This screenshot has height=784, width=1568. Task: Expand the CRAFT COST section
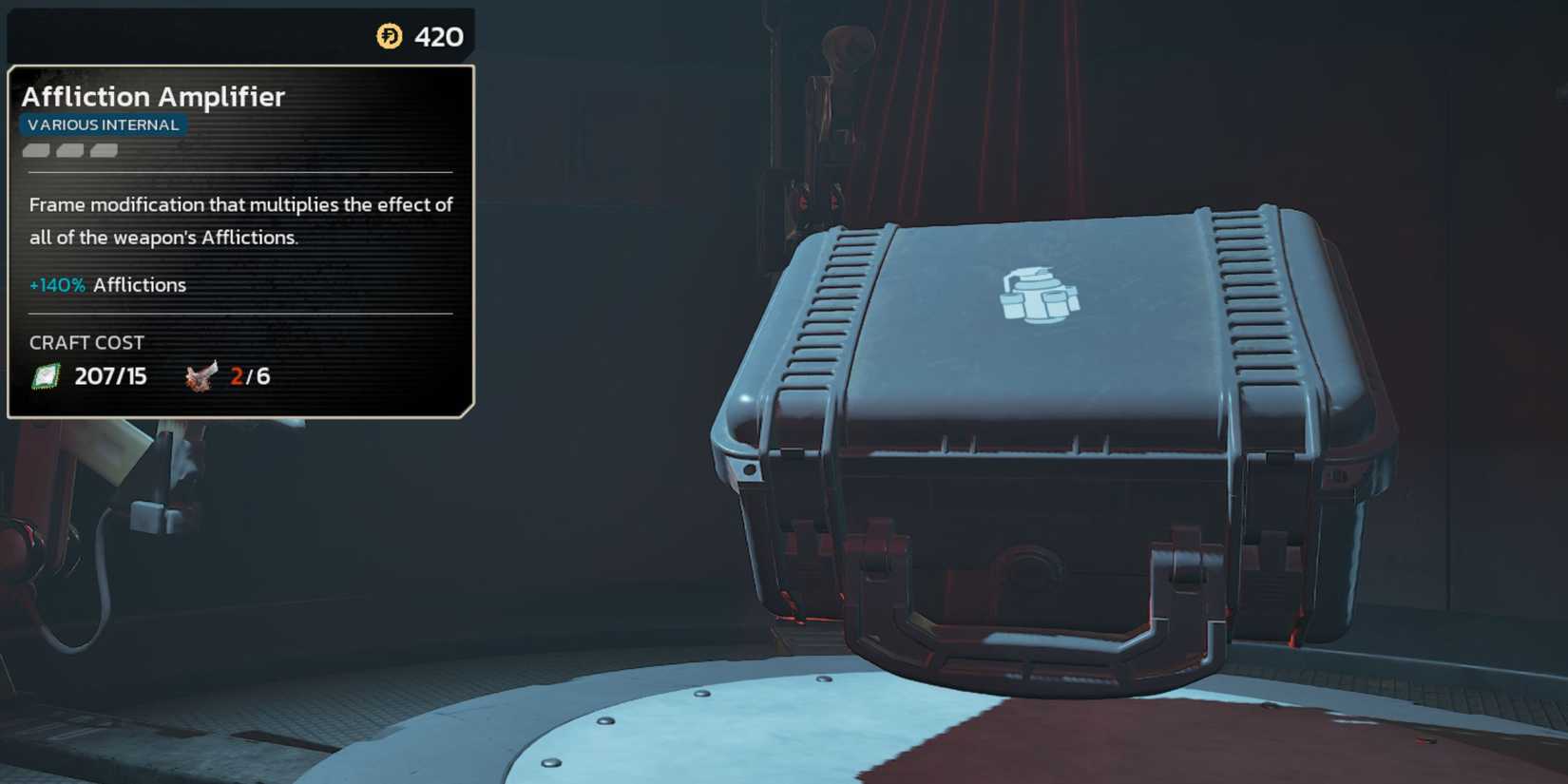pos(87,342)
